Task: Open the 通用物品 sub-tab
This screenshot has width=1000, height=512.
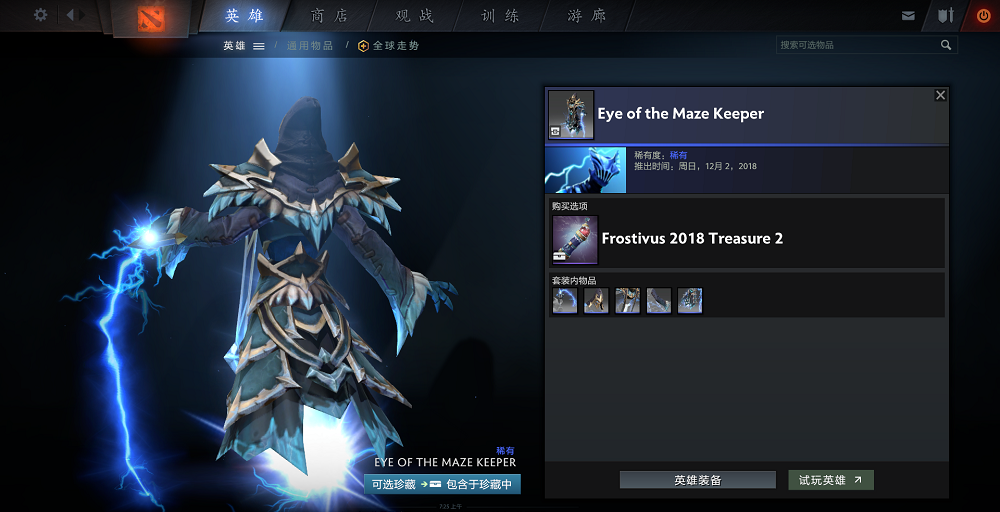Action: click(x=309, y=46)
